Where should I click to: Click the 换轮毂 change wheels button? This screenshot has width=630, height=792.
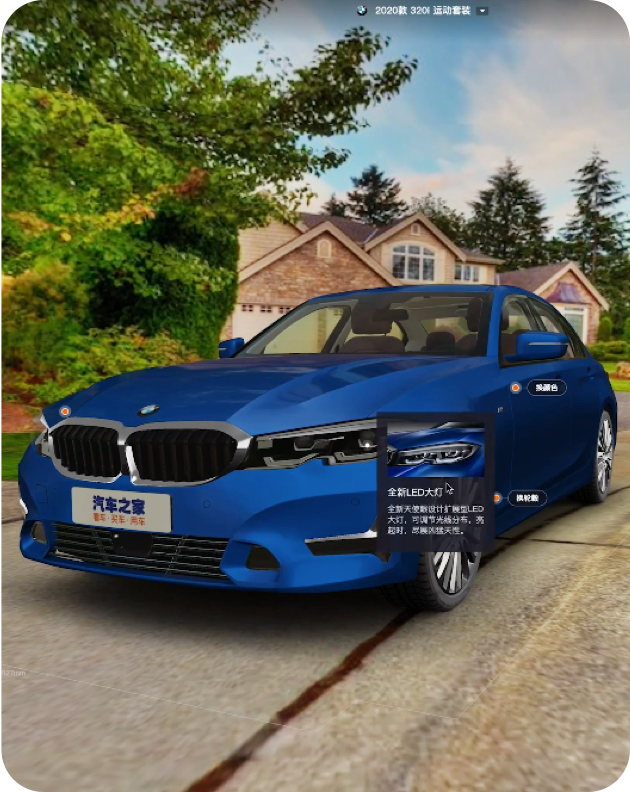click(x=527, y=498)
